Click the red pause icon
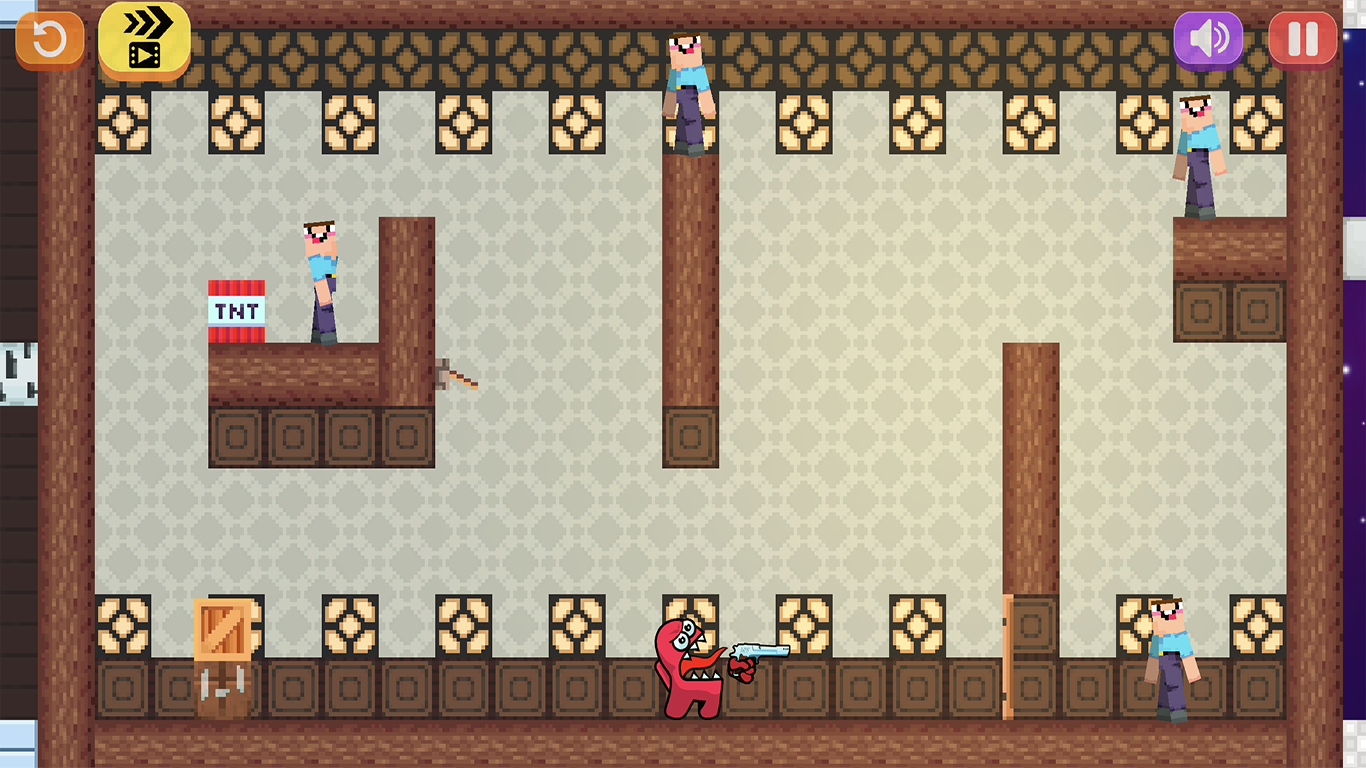The width and height of the screenshot is (1366, 768). (x=1301, y=38)
